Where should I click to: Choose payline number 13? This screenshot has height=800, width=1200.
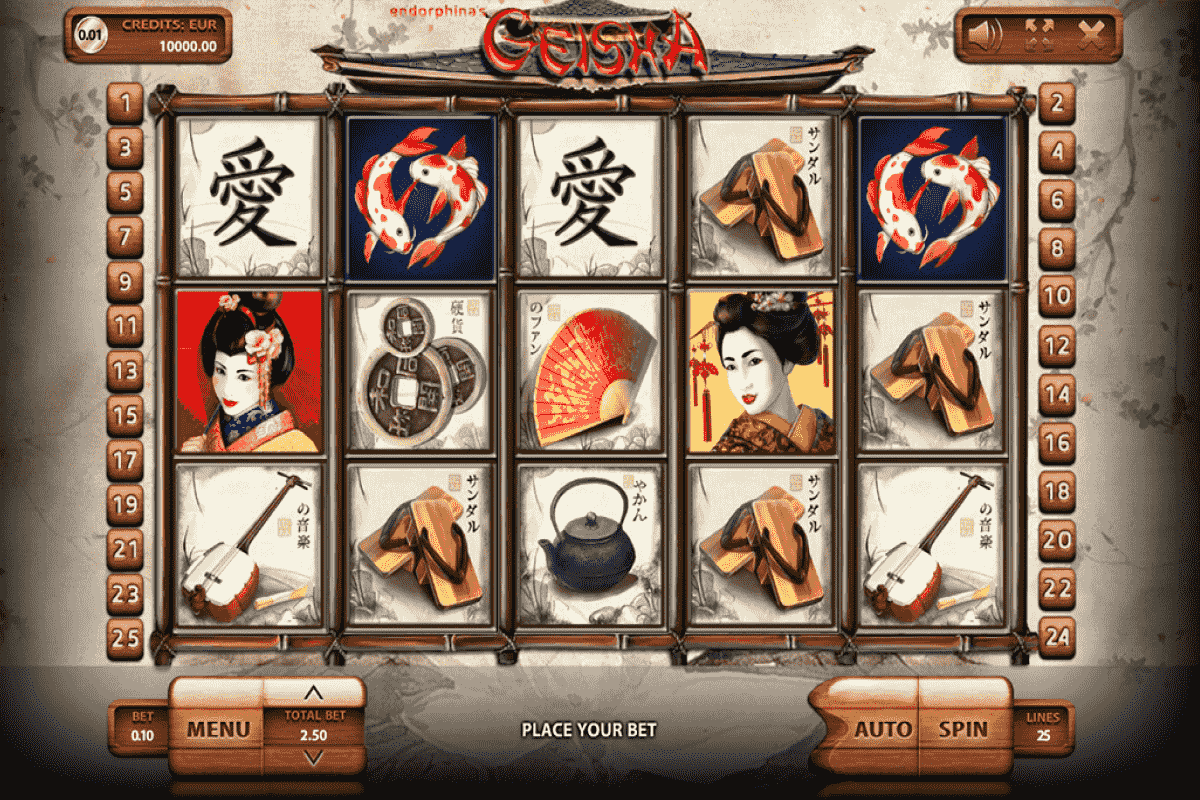pyautogui.click(x=125, y=372)
